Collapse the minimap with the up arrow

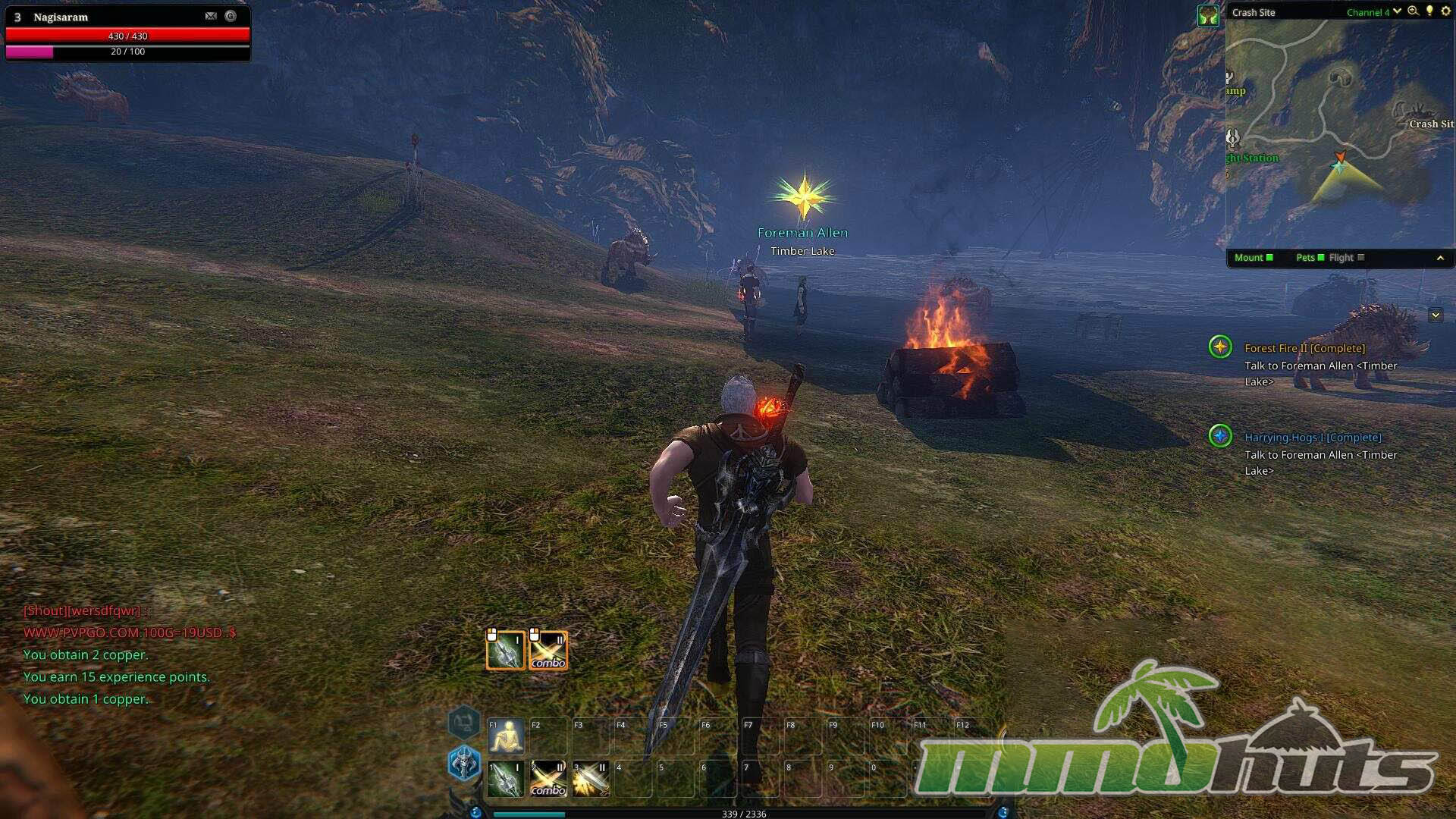click(1440, 258)
